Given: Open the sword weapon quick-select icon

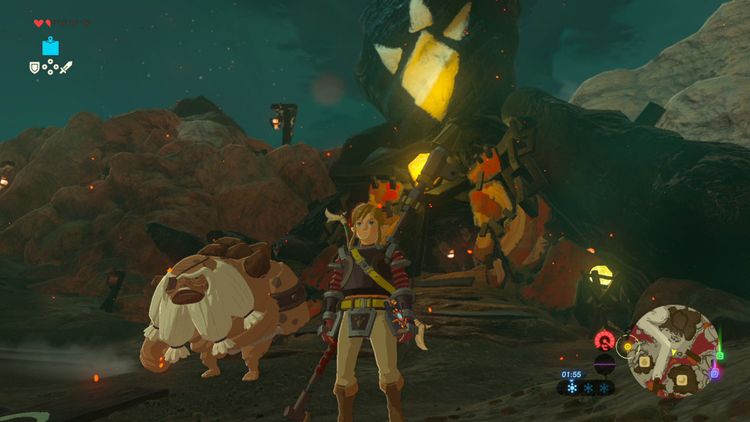Looking at the screenshot, I should pos(66,68).
